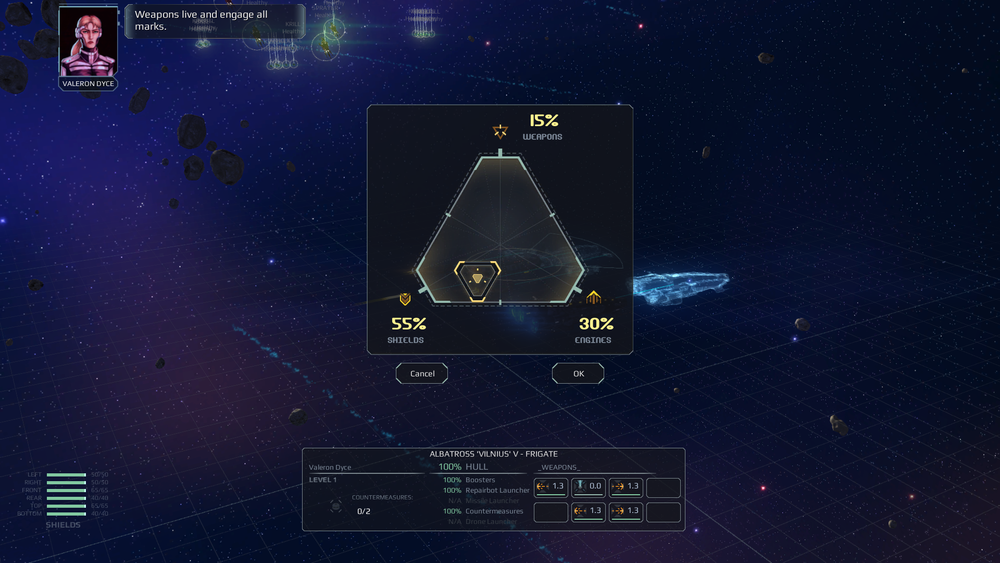
Task: Select the Engines power icon
Action: click(594, 298)
